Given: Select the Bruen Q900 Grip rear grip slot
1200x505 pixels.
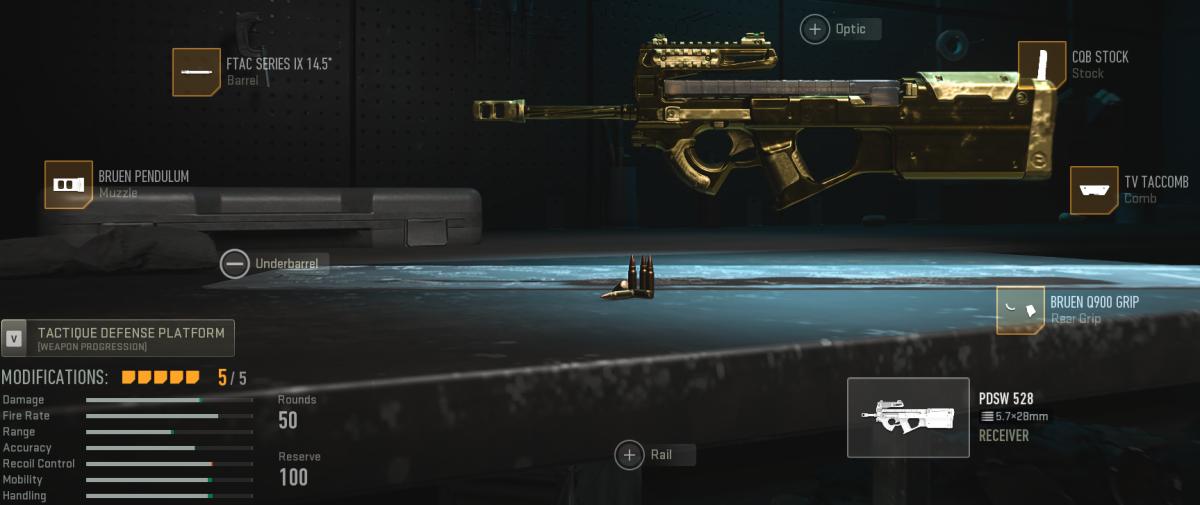Looking at the screenshot, I should (x=1021, y=309).
